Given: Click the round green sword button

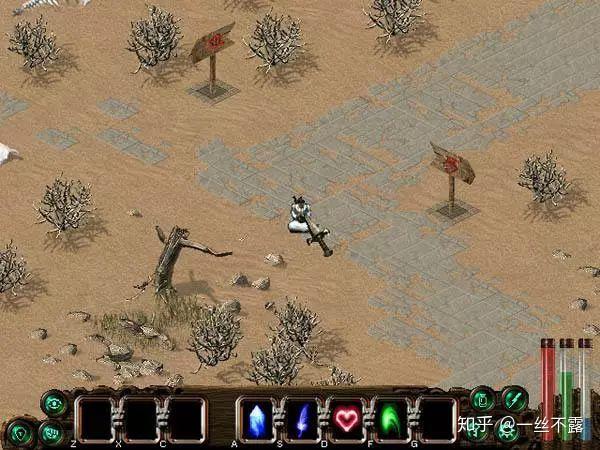Looking at the screenshot, I should [x=514, y=399].
